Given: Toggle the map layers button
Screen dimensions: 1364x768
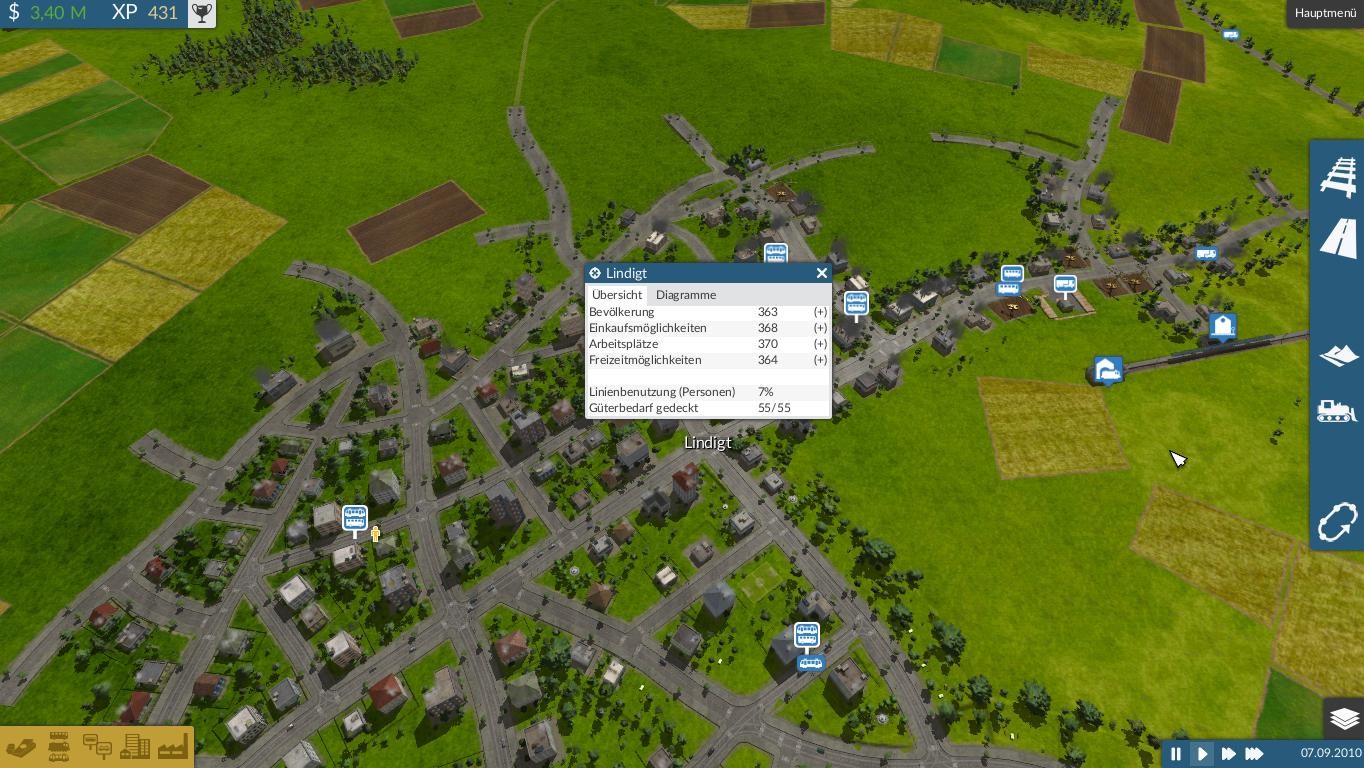Looking at the screenshot, I should [1344, 718].
